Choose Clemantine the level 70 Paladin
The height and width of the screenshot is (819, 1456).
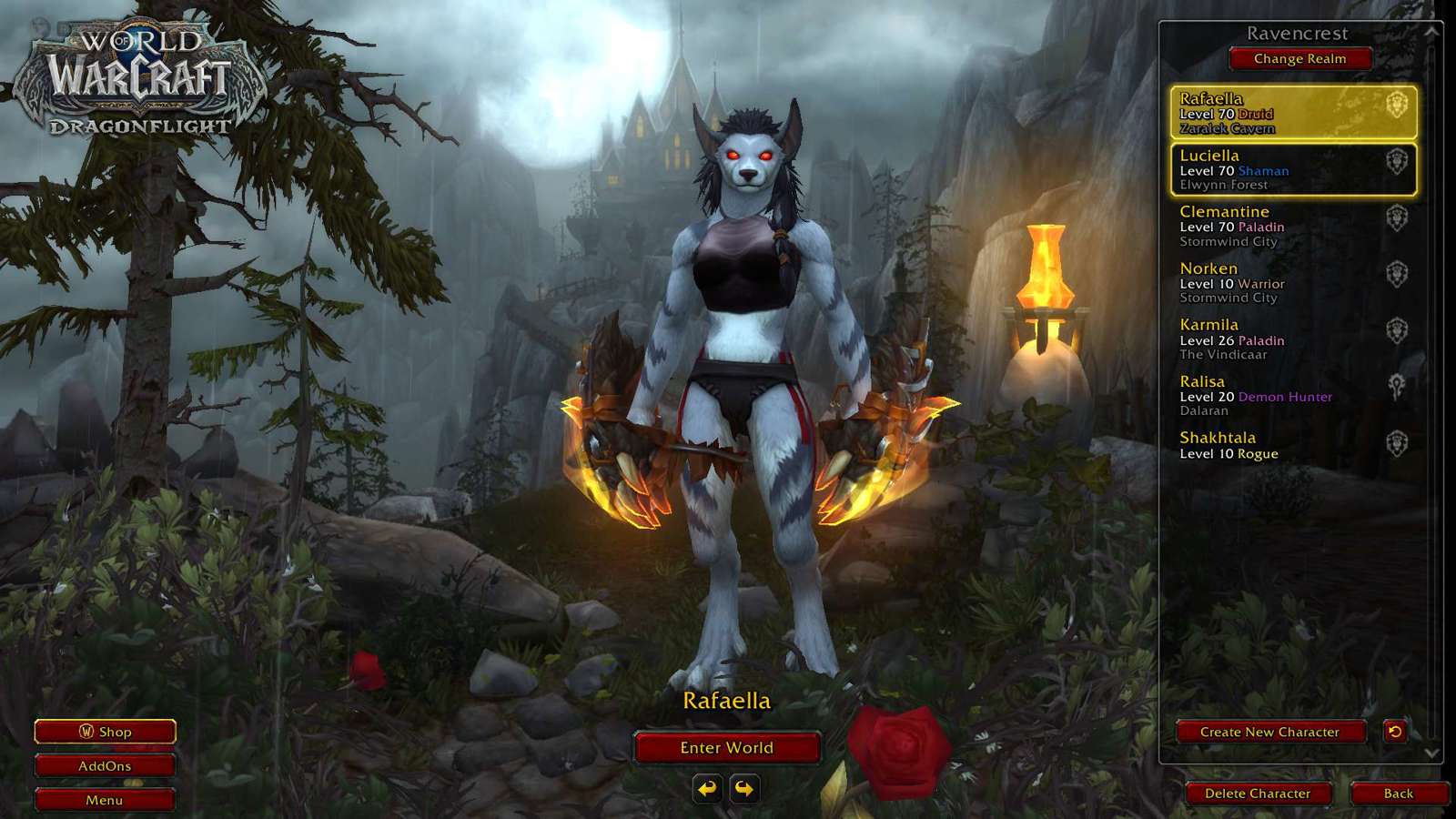coord(1292,226)
